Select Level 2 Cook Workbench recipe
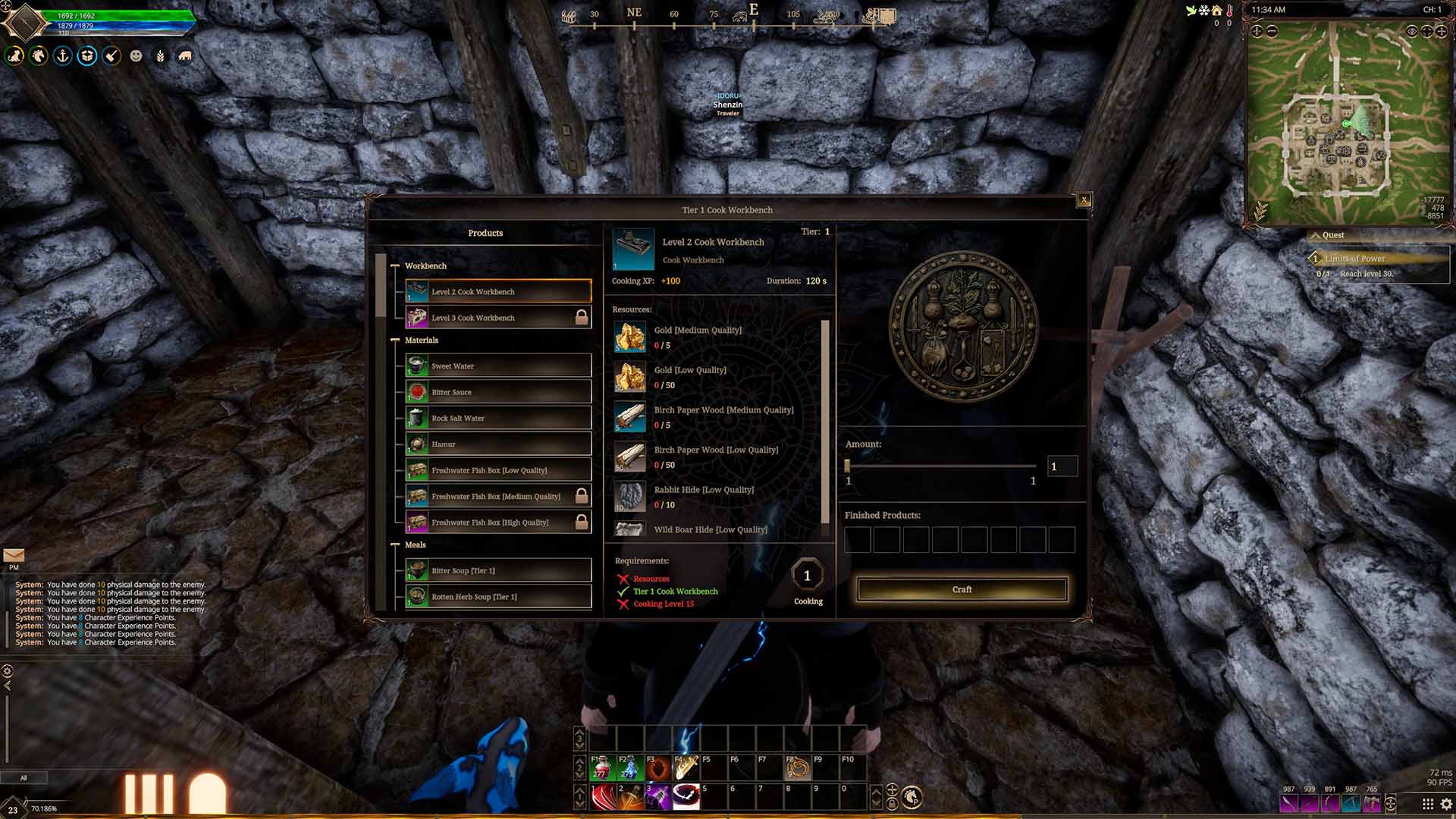The width and height of the screenshot is (1456, 819). coord(497,292)
